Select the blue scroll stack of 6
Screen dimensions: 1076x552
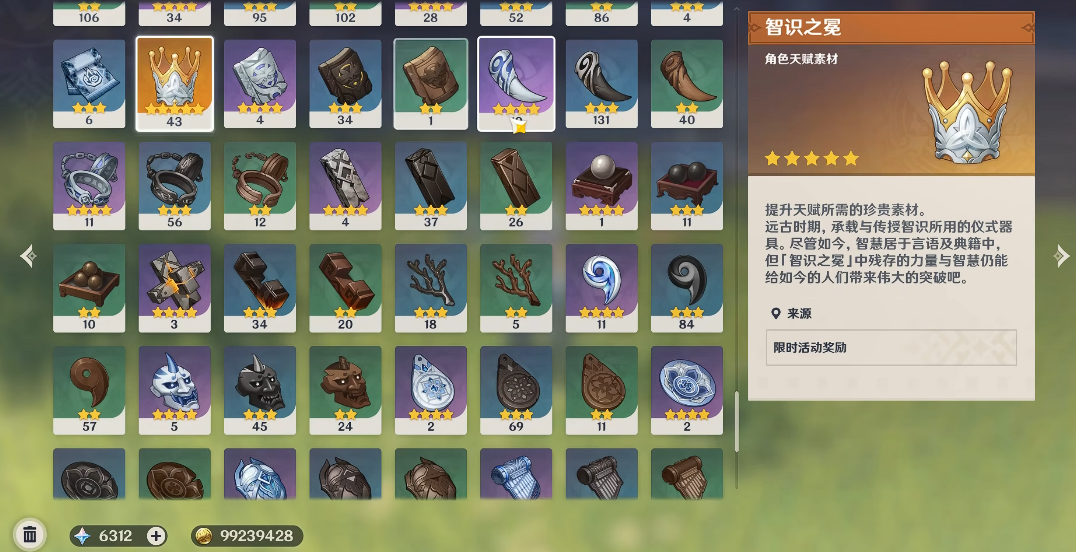[89, 83]
